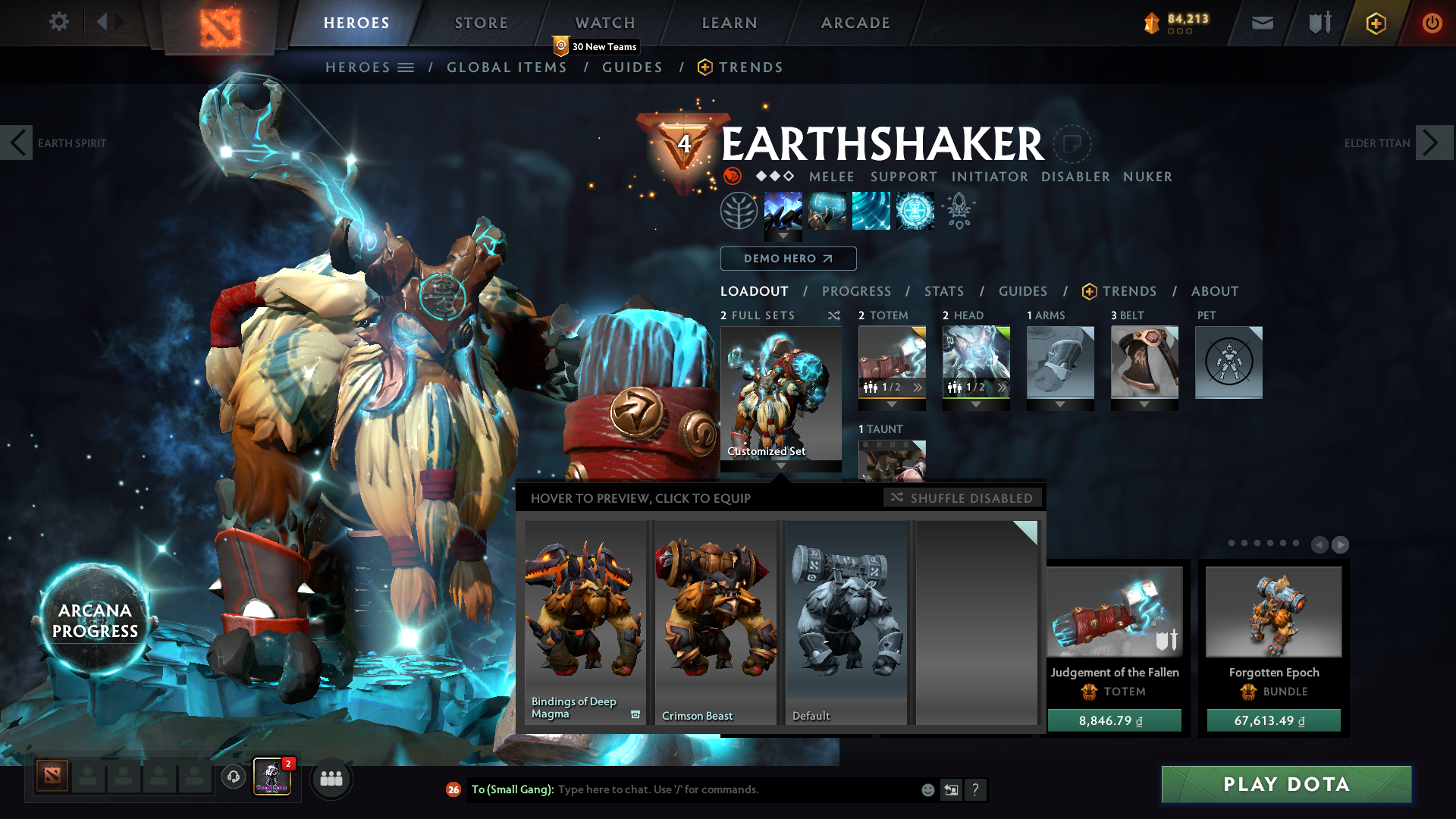
Task: Go to the Arcade tab
Action: click(855, 23)
